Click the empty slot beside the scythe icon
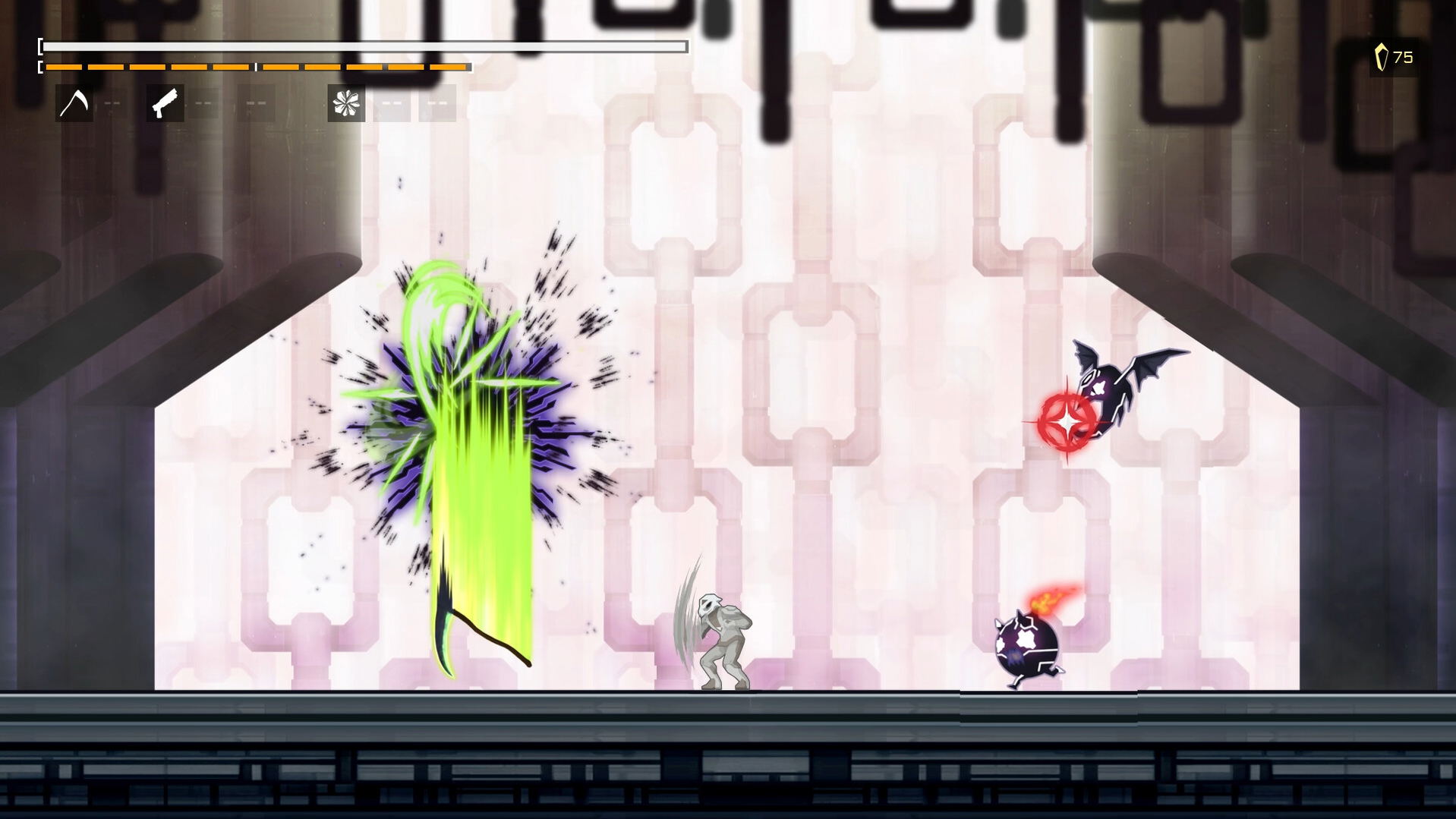Viewport: 1456px width, 819px height. click(112, 102)
